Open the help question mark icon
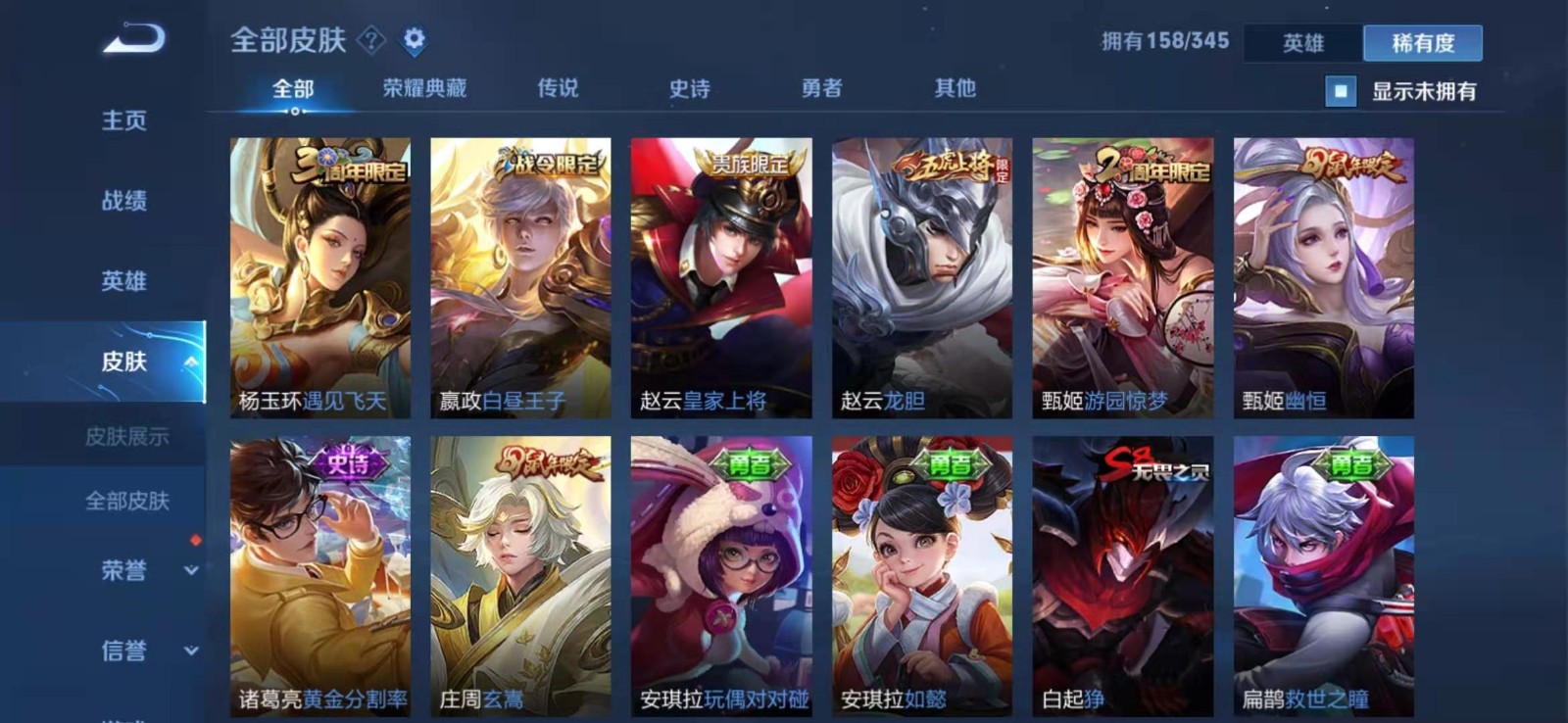1568x723 pixels. coord(368,41)
